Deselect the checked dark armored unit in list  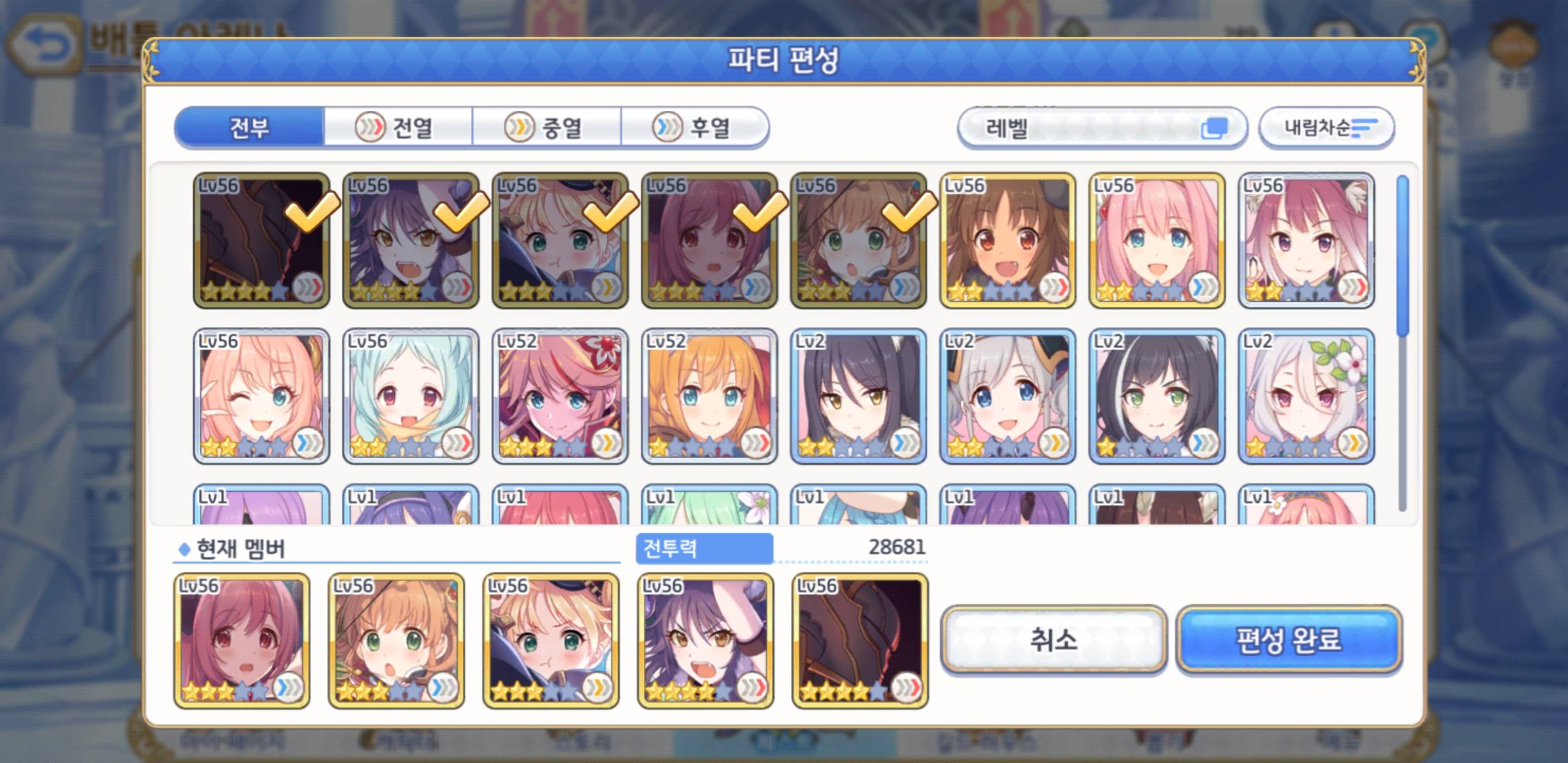pos(262,241)
